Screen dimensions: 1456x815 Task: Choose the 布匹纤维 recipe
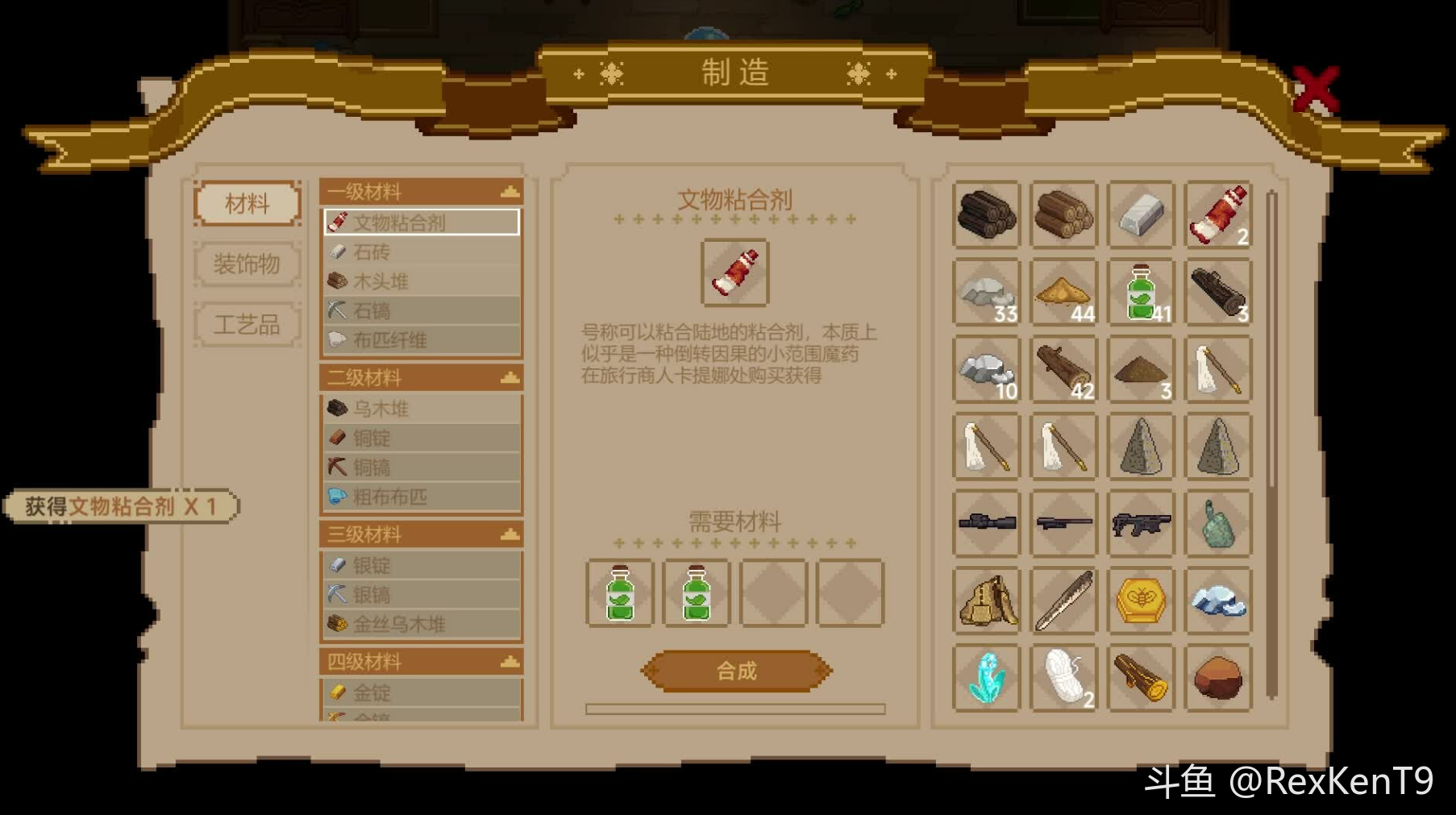(x=421, y=340)
